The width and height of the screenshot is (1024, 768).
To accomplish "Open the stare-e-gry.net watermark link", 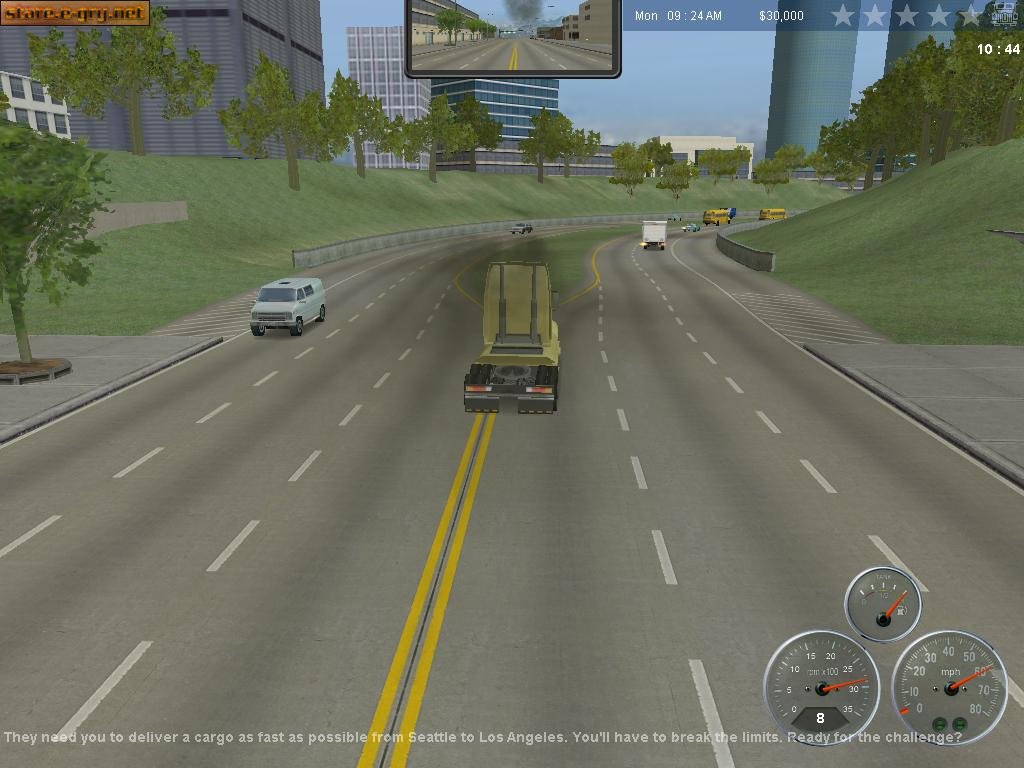I will (x=75, y=13).
